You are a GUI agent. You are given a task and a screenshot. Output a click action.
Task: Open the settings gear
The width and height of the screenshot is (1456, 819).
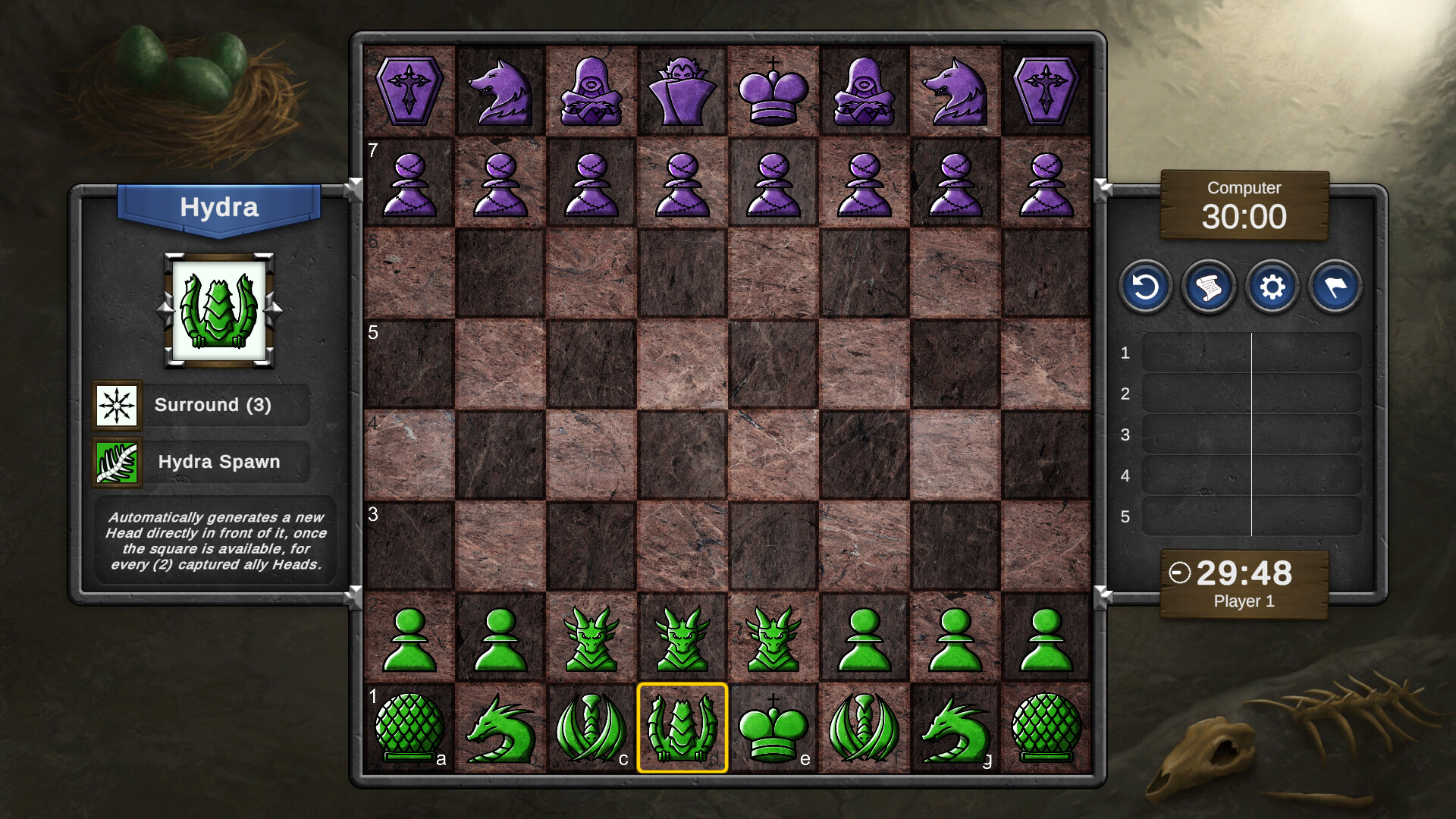1272,287
